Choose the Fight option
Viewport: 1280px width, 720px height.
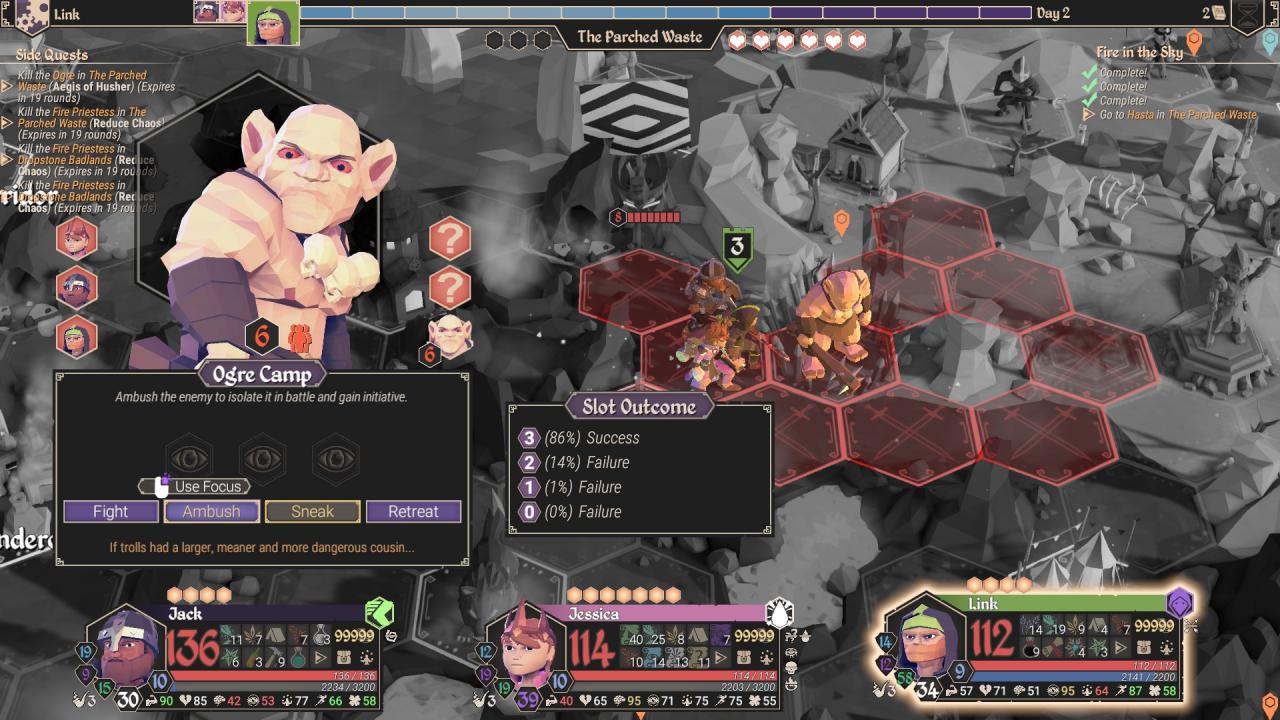click(x=111, y=512)
